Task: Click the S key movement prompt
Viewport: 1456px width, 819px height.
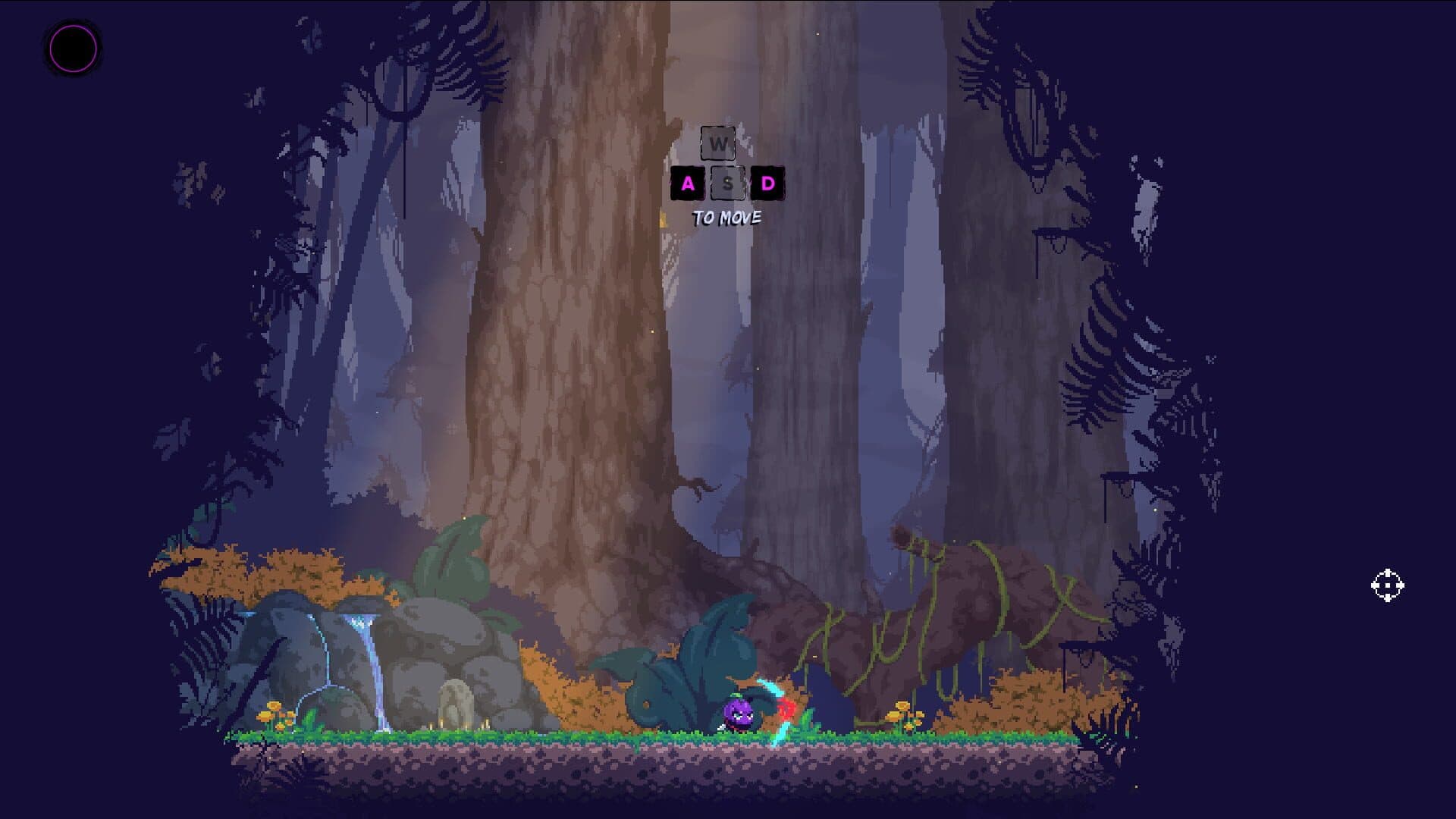Action: click(726, 182)
